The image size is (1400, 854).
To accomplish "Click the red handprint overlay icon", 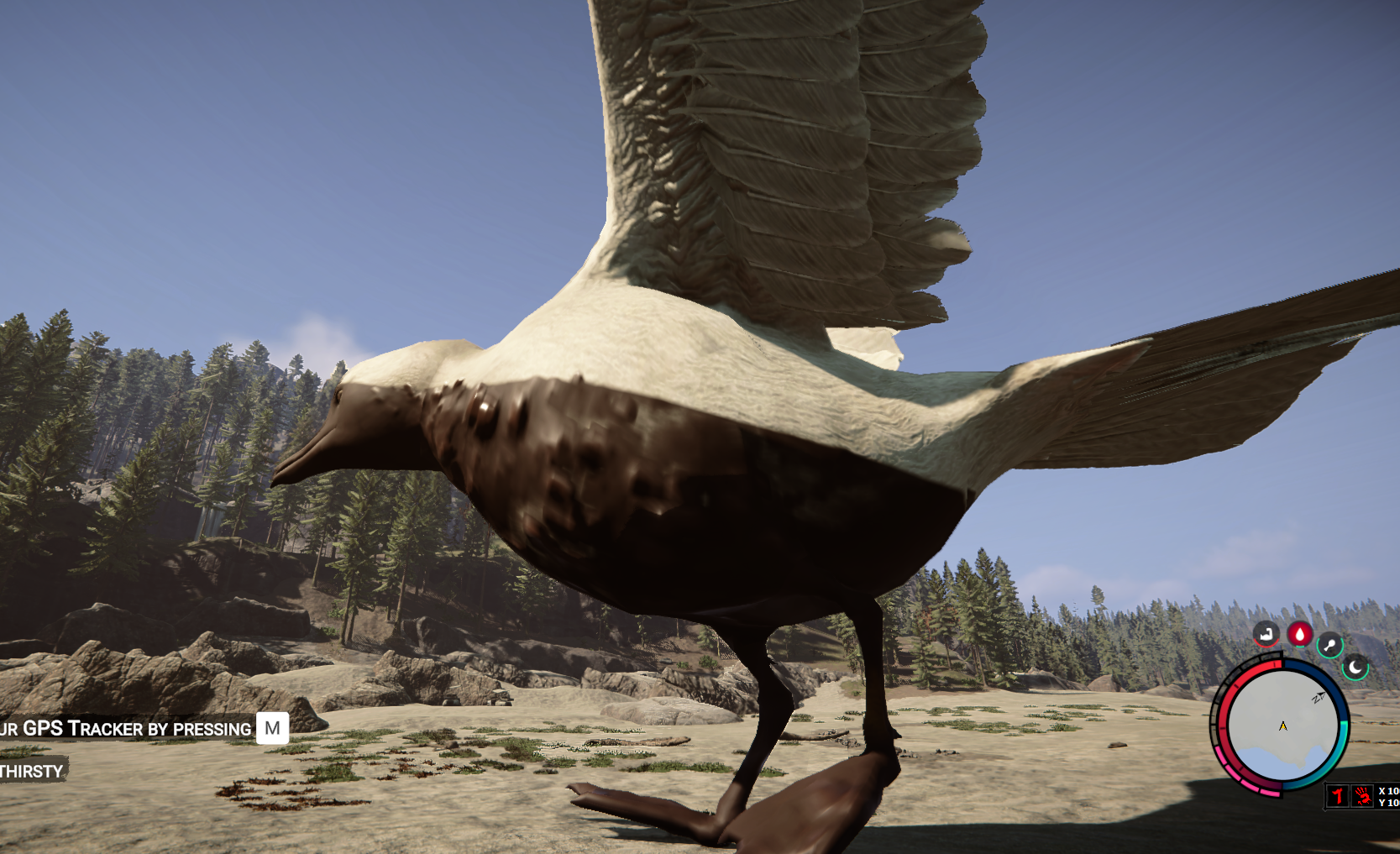I will pyautogui.click(x=1362, y=795).
